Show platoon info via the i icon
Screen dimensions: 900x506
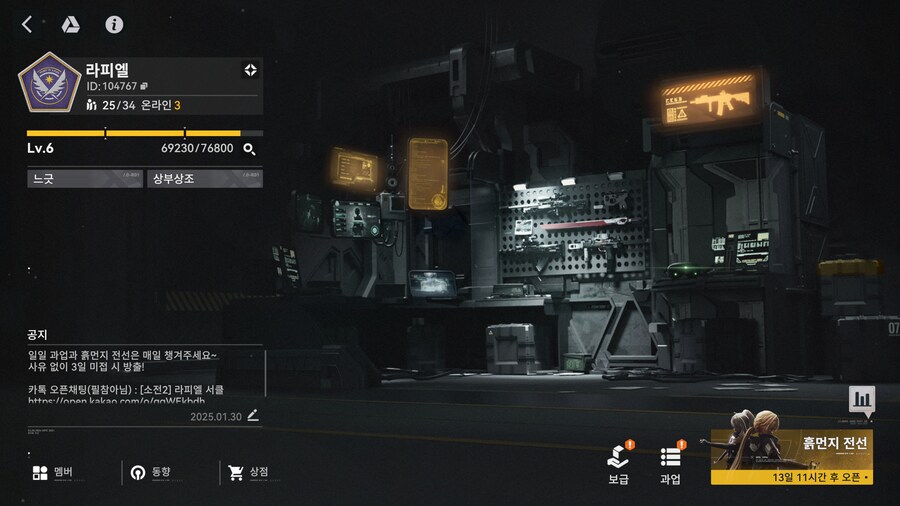(x=114, y=24)
